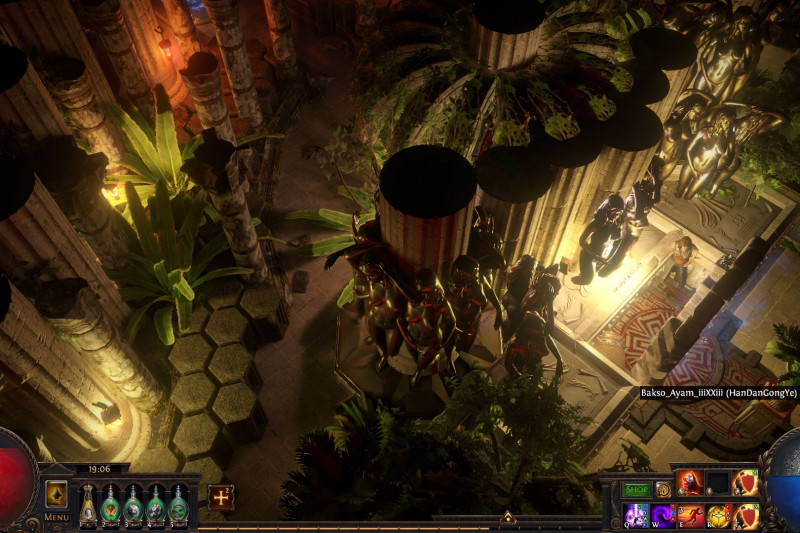Activate the purple vortex skill on W
Screen dimensions: 800x533
tap(663, 516)
